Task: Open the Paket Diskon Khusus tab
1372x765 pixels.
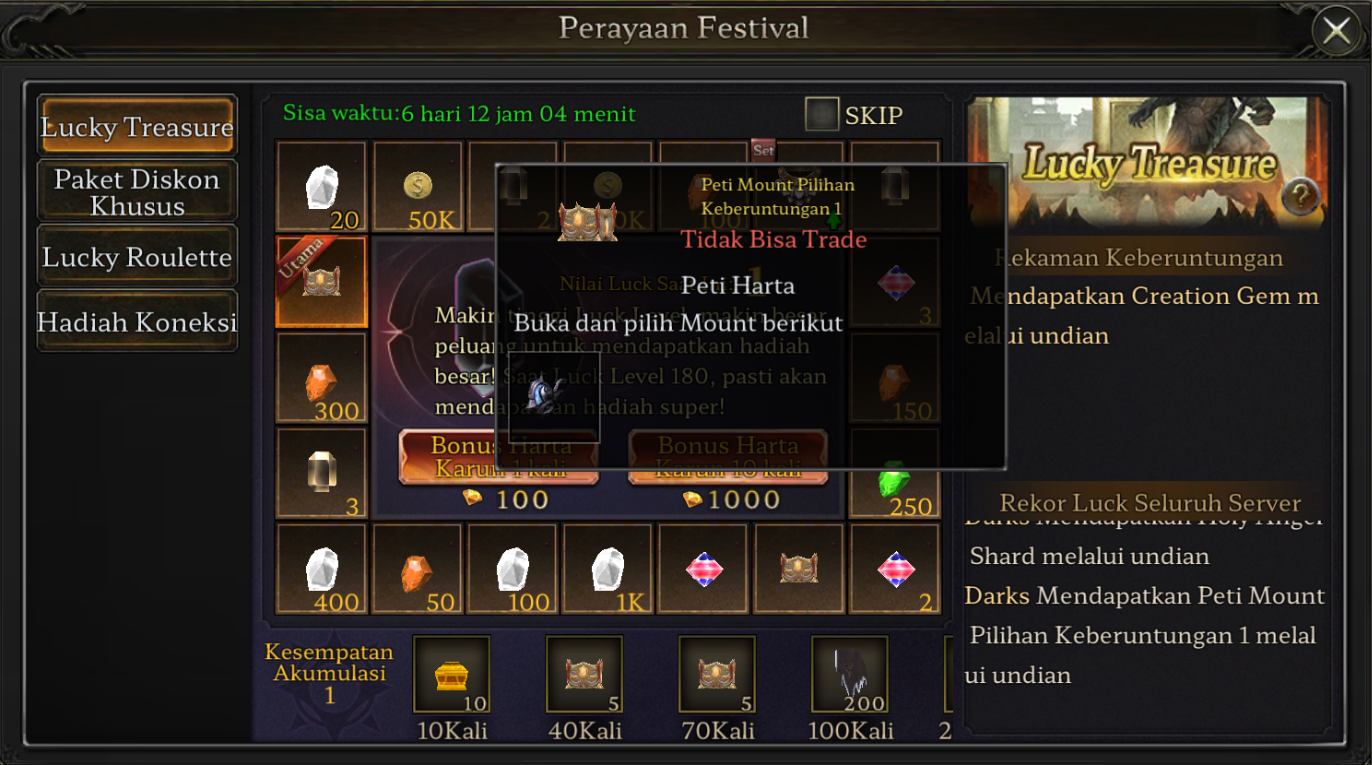Action: pyautogui.click(x=137, y=191)
